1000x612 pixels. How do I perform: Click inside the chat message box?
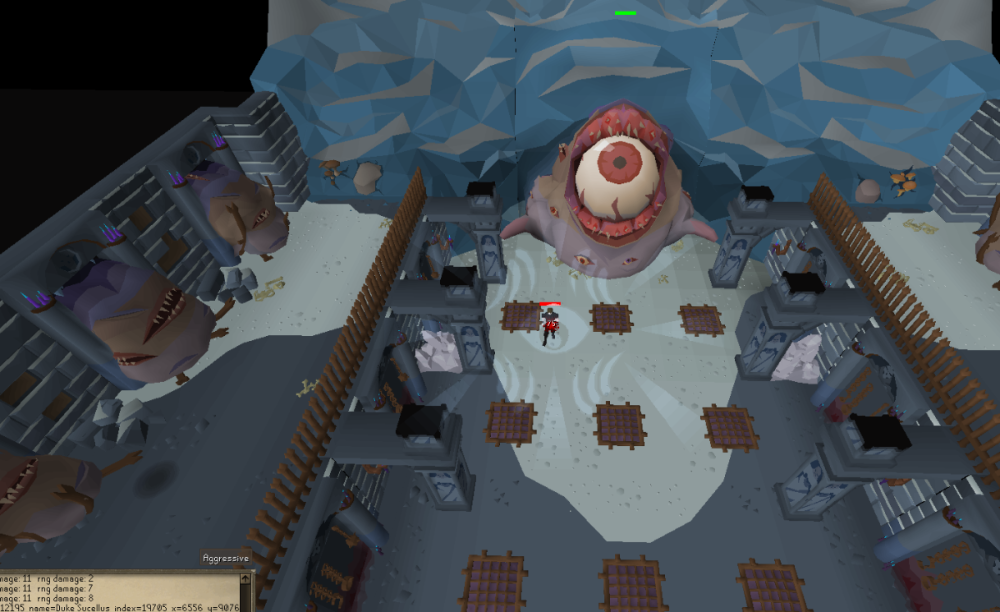118,592
